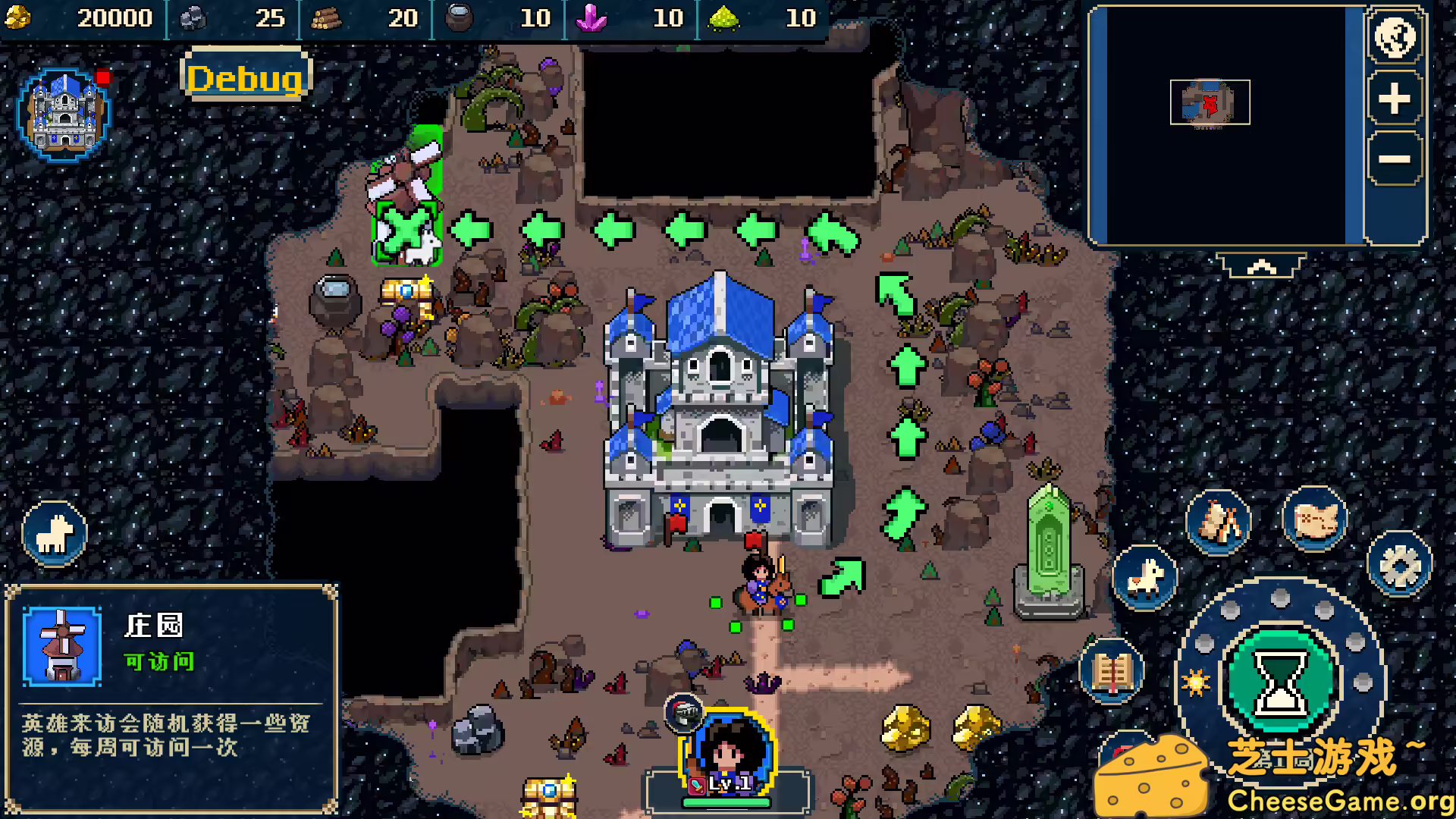This screenshot has width=1456, height=819.
Task: Open the spellbook button
Action: pyautogui.click(x=1112, y=671)
